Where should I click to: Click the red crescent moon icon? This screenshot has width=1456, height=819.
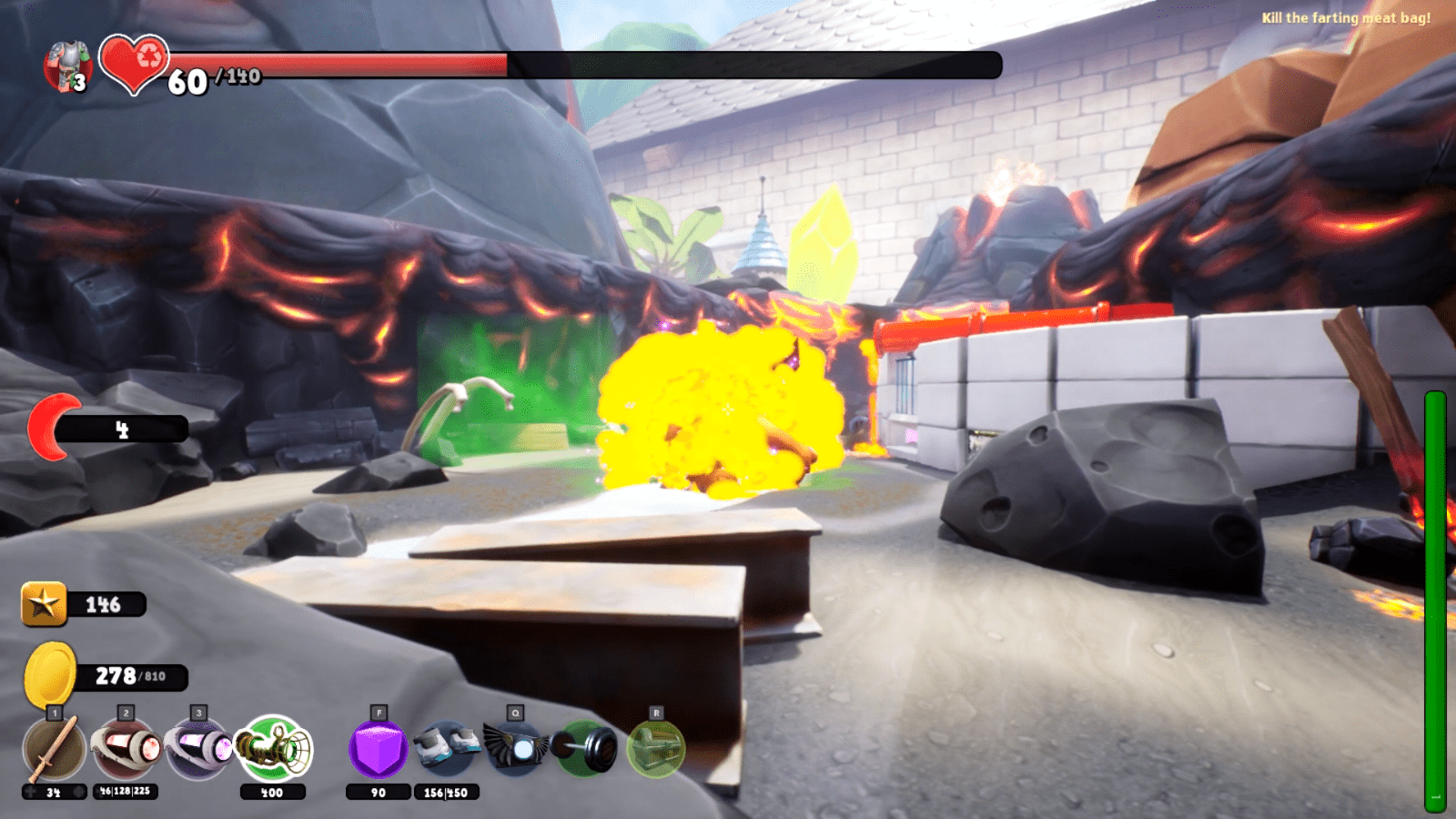coord(52,423)
